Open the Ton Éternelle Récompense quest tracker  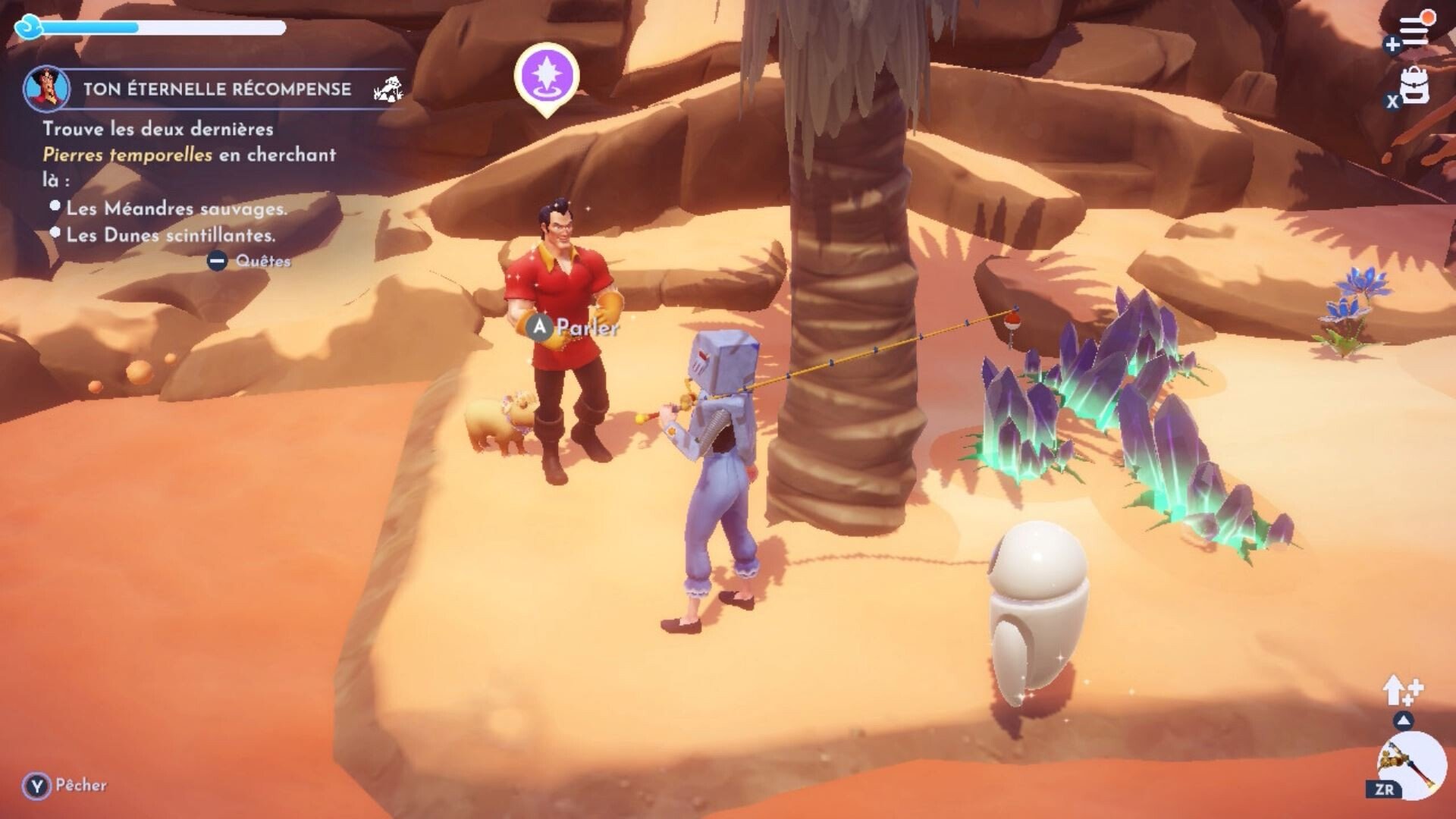click(x=217, y=89)
